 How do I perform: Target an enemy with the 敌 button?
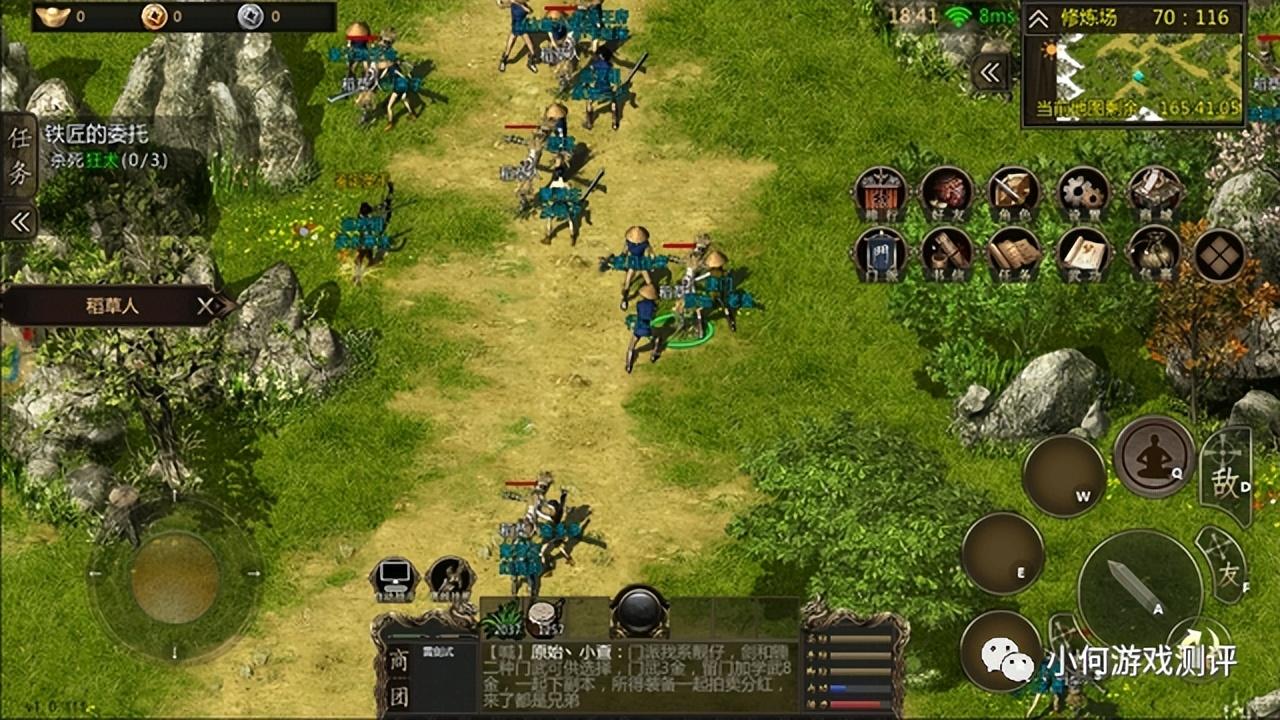[1226, 478]
